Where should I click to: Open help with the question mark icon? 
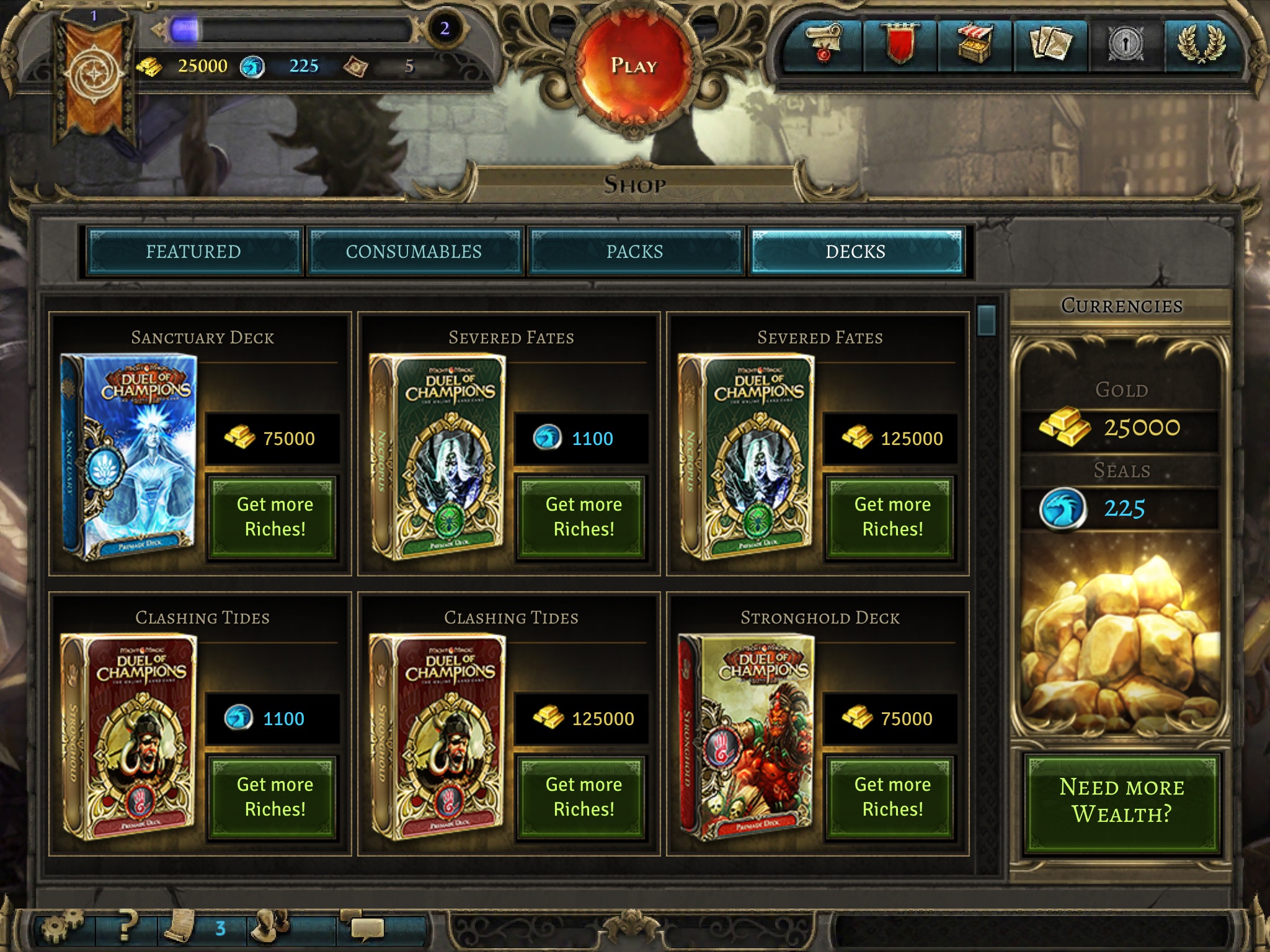(x=127, y=927)
